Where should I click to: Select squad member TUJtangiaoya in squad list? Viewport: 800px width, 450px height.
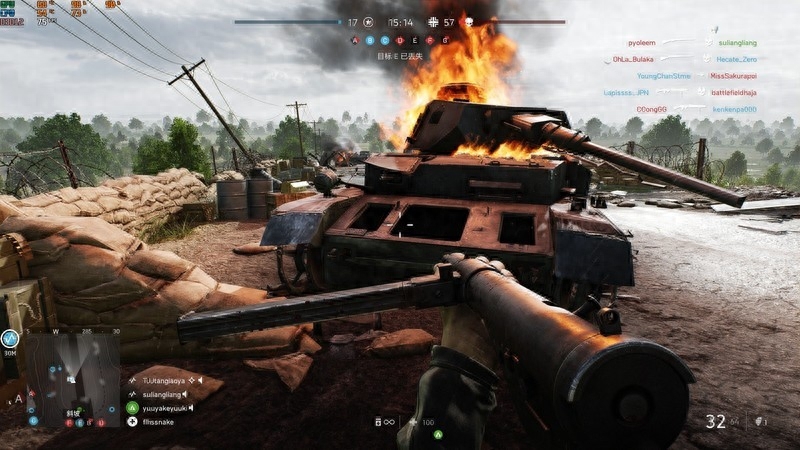coord(164,380)
